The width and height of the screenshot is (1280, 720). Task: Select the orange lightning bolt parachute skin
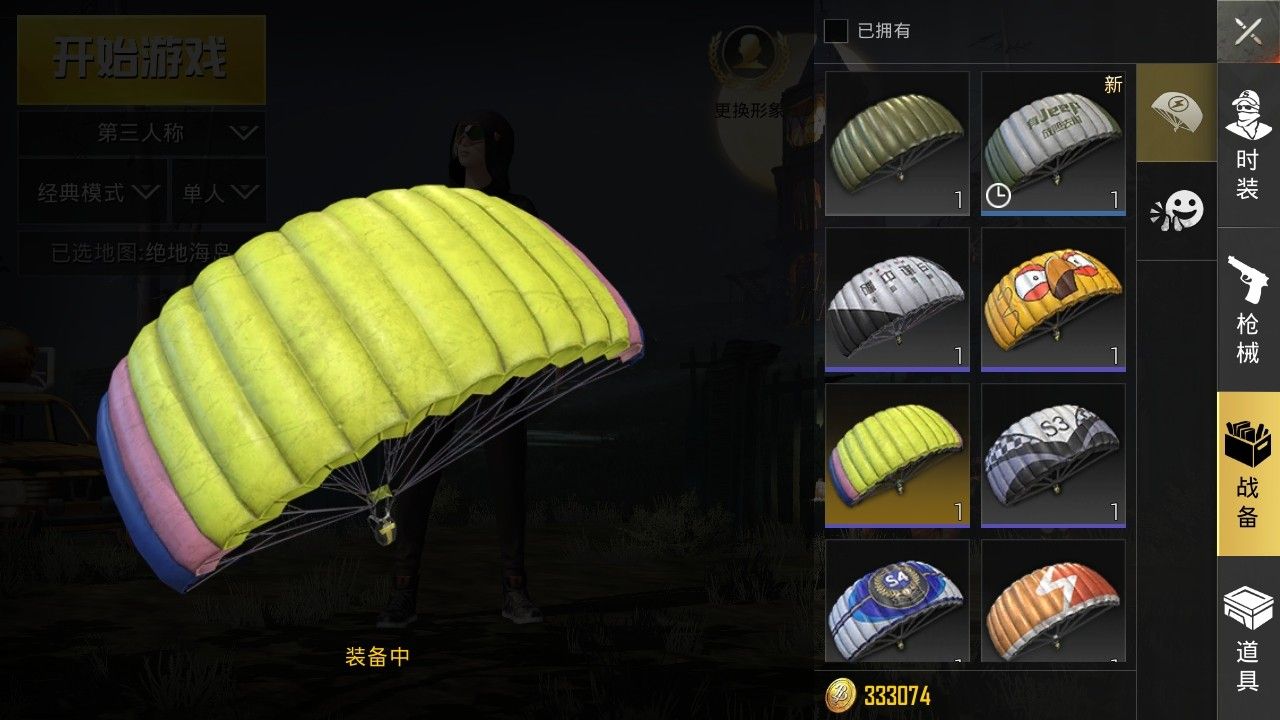pyautogui.click(x=1053, y=601)
